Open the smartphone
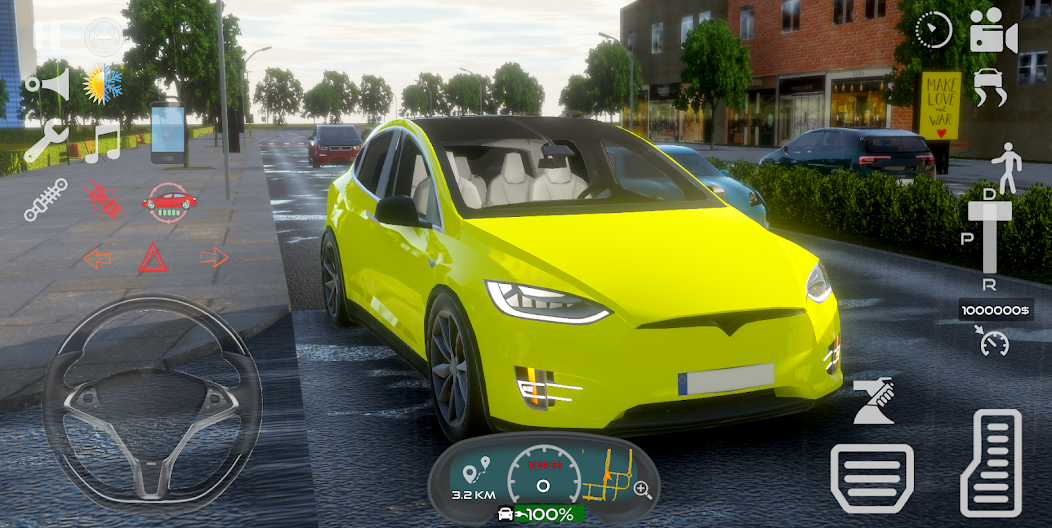This screenshot has width=1052, height=528. pos(168,132)
